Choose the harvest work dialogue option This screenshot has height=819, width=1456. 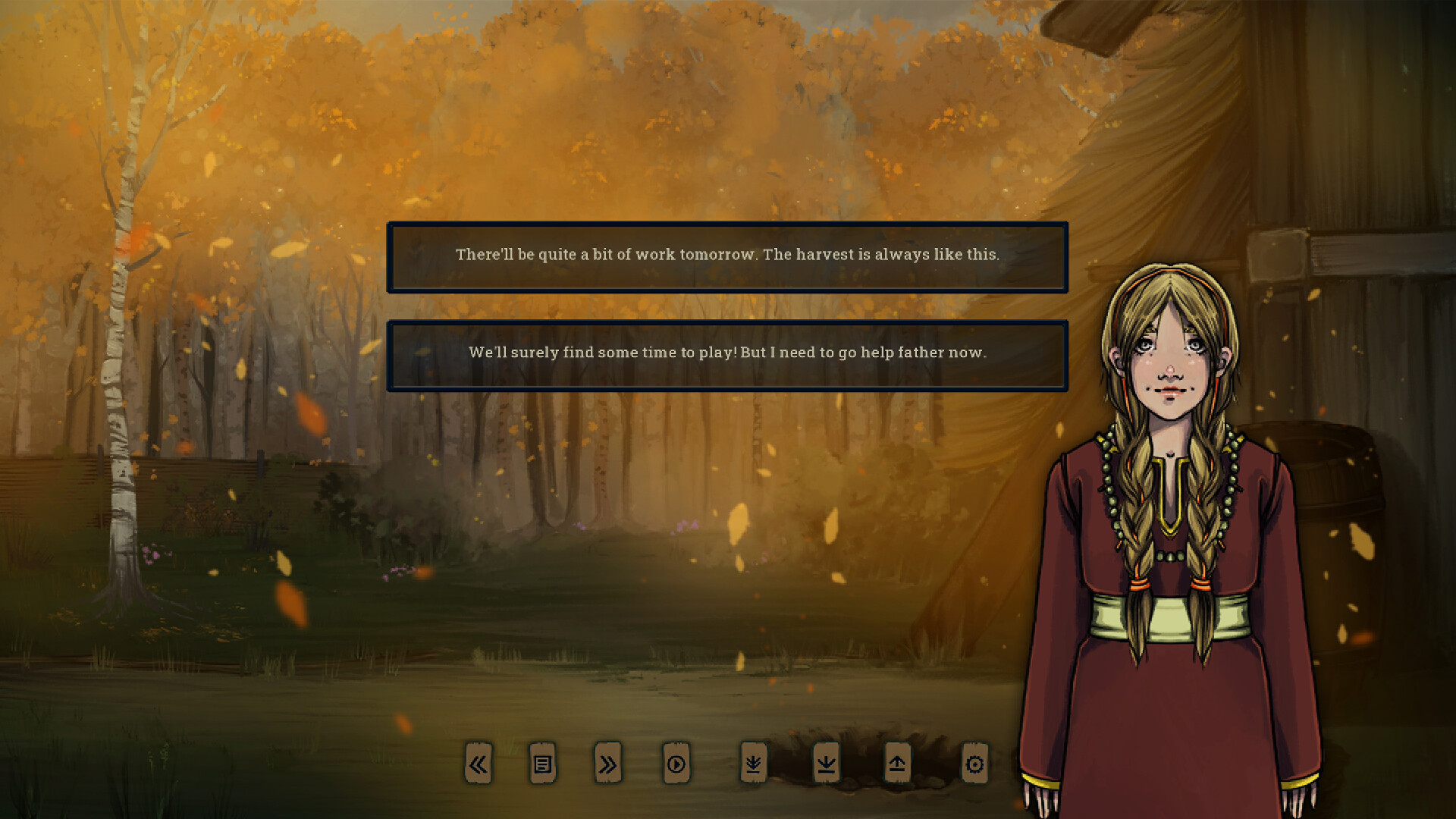click(x=727, y=257)
